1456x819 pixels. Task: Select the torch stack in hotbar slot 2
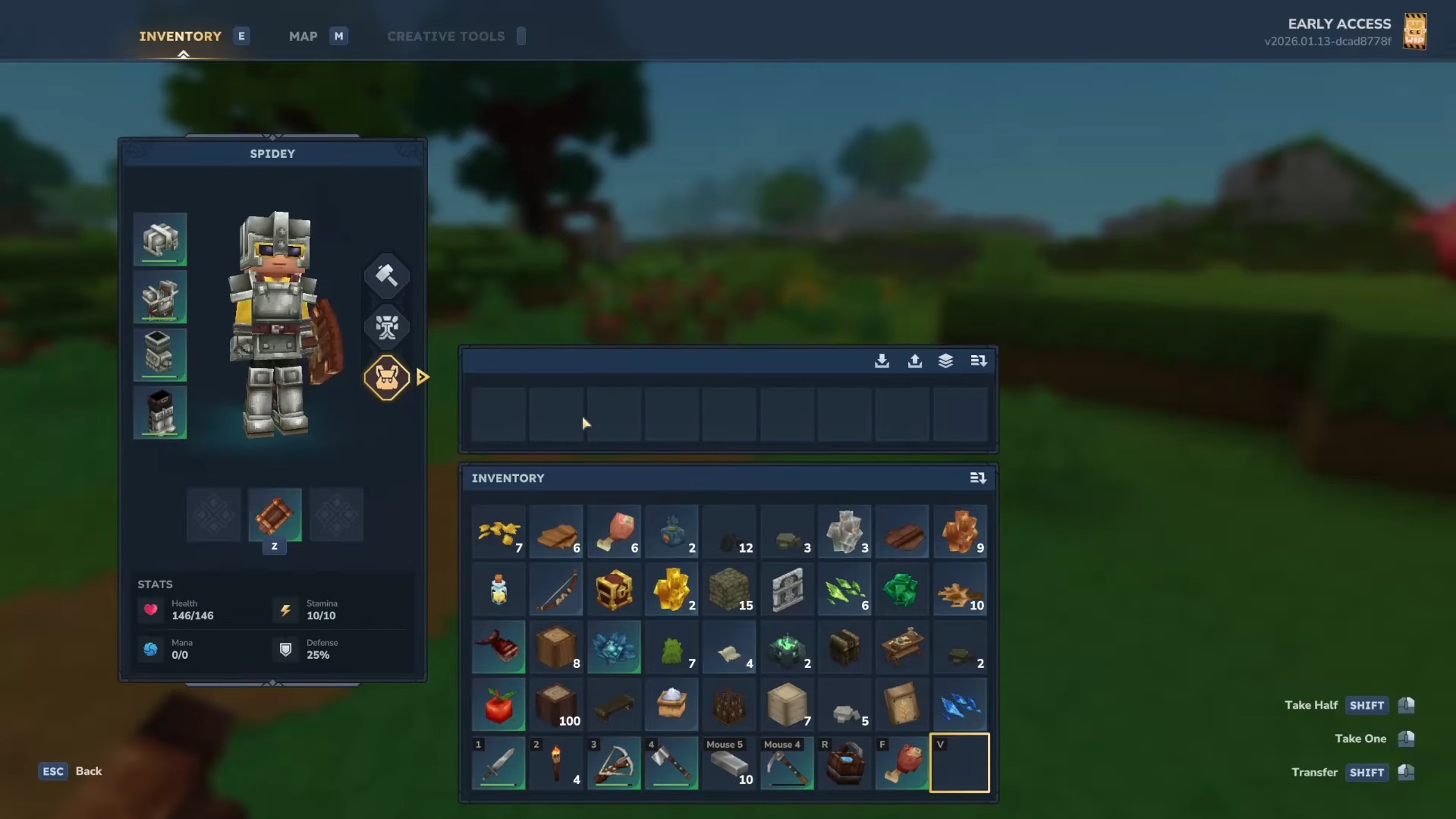[x=556, y=764]
